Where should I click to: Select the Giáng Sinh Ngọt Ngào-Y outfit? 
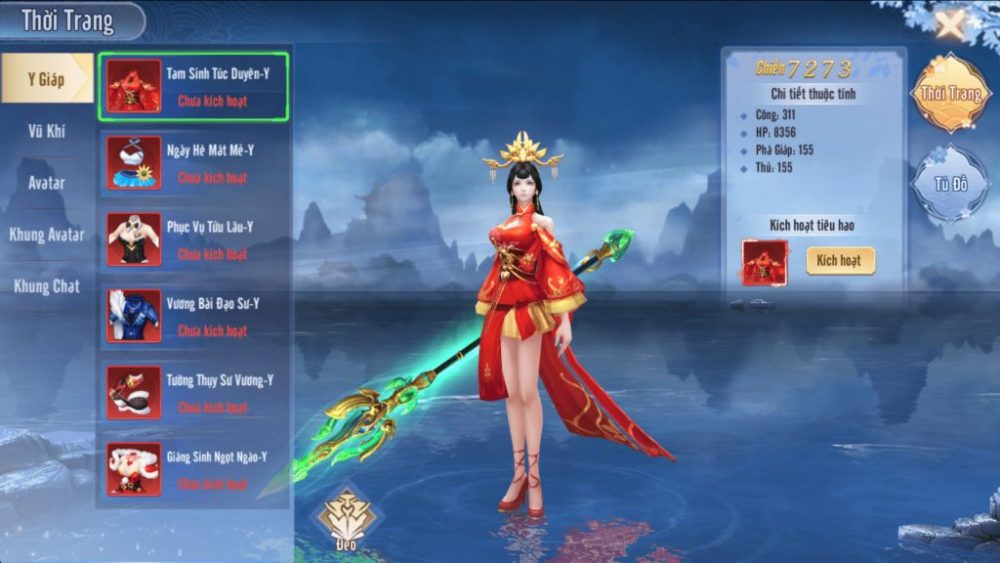coord(193,470)
